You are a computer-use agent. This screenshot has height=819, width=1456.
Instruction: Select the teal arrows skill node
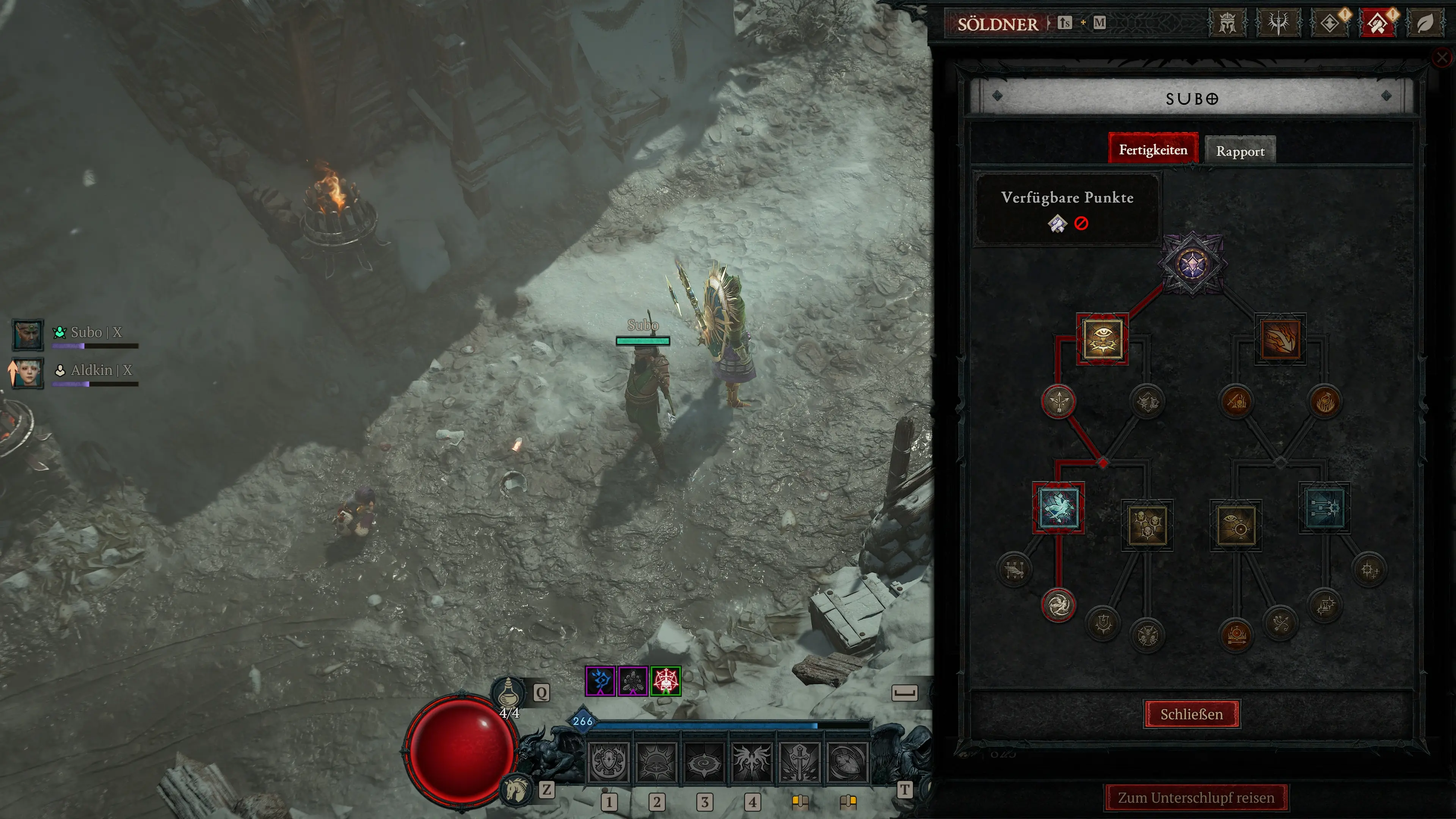1324,508
